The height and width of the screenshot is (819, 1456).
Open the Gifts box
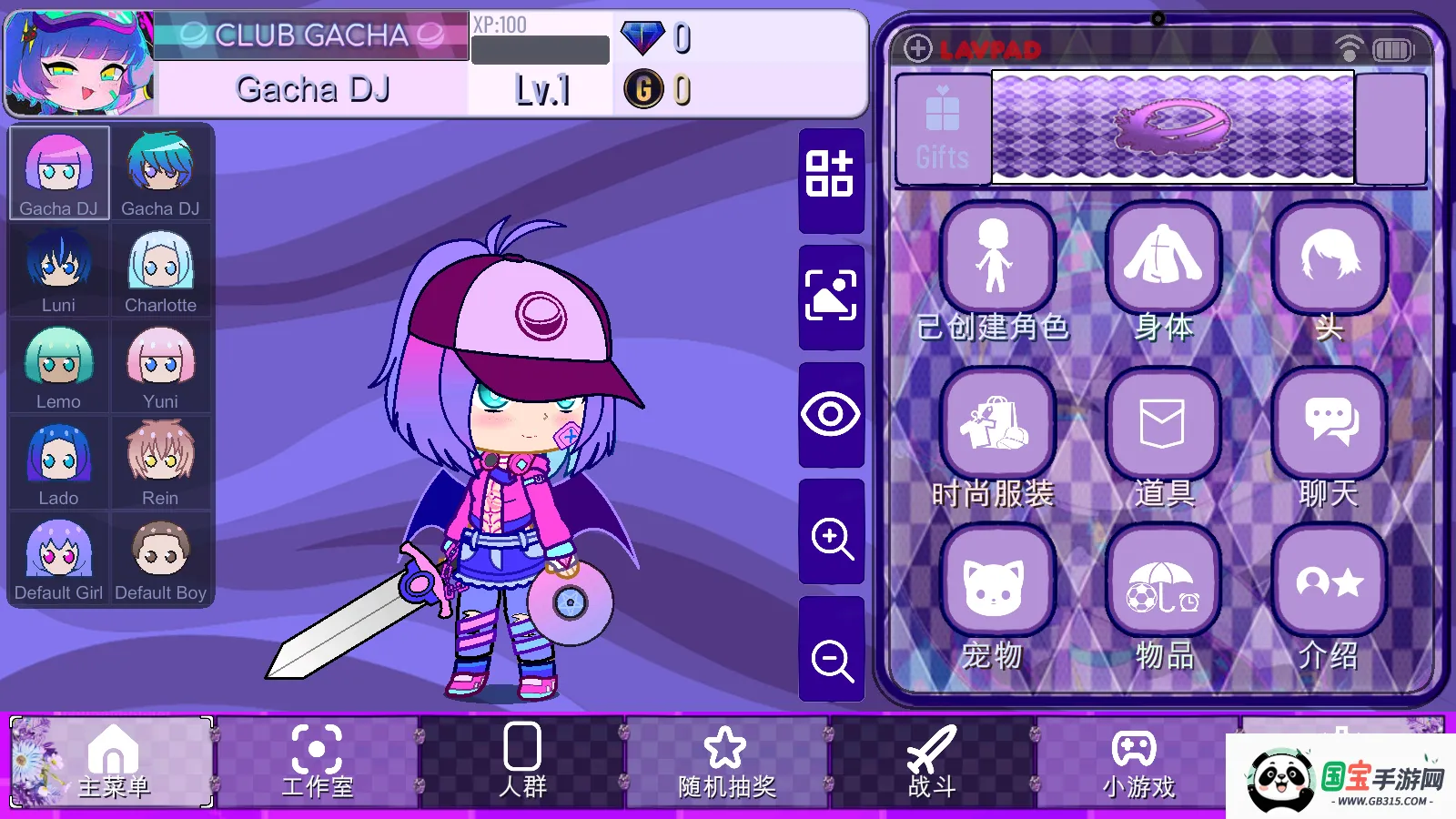pos(943,130)
